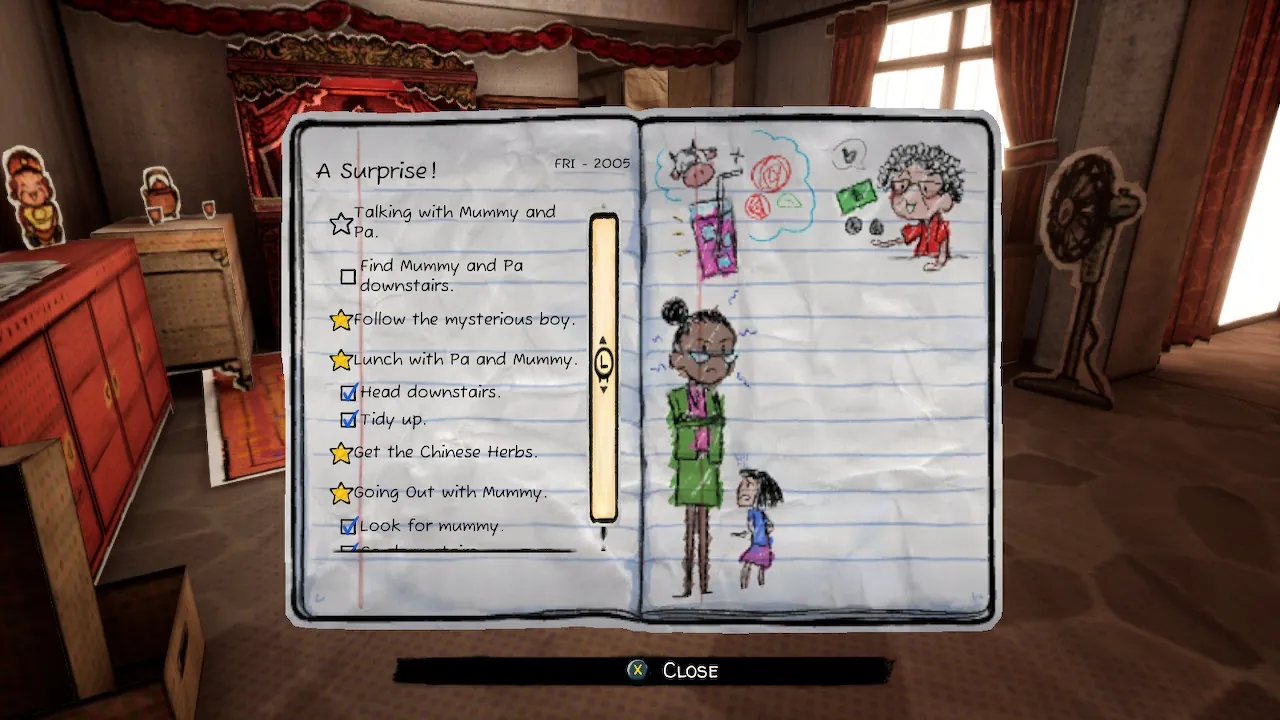The height and width of the screenshot is (720, 1280).
Task: Click the star beside Going Out with Mummy
Action: tap(341, 492)
